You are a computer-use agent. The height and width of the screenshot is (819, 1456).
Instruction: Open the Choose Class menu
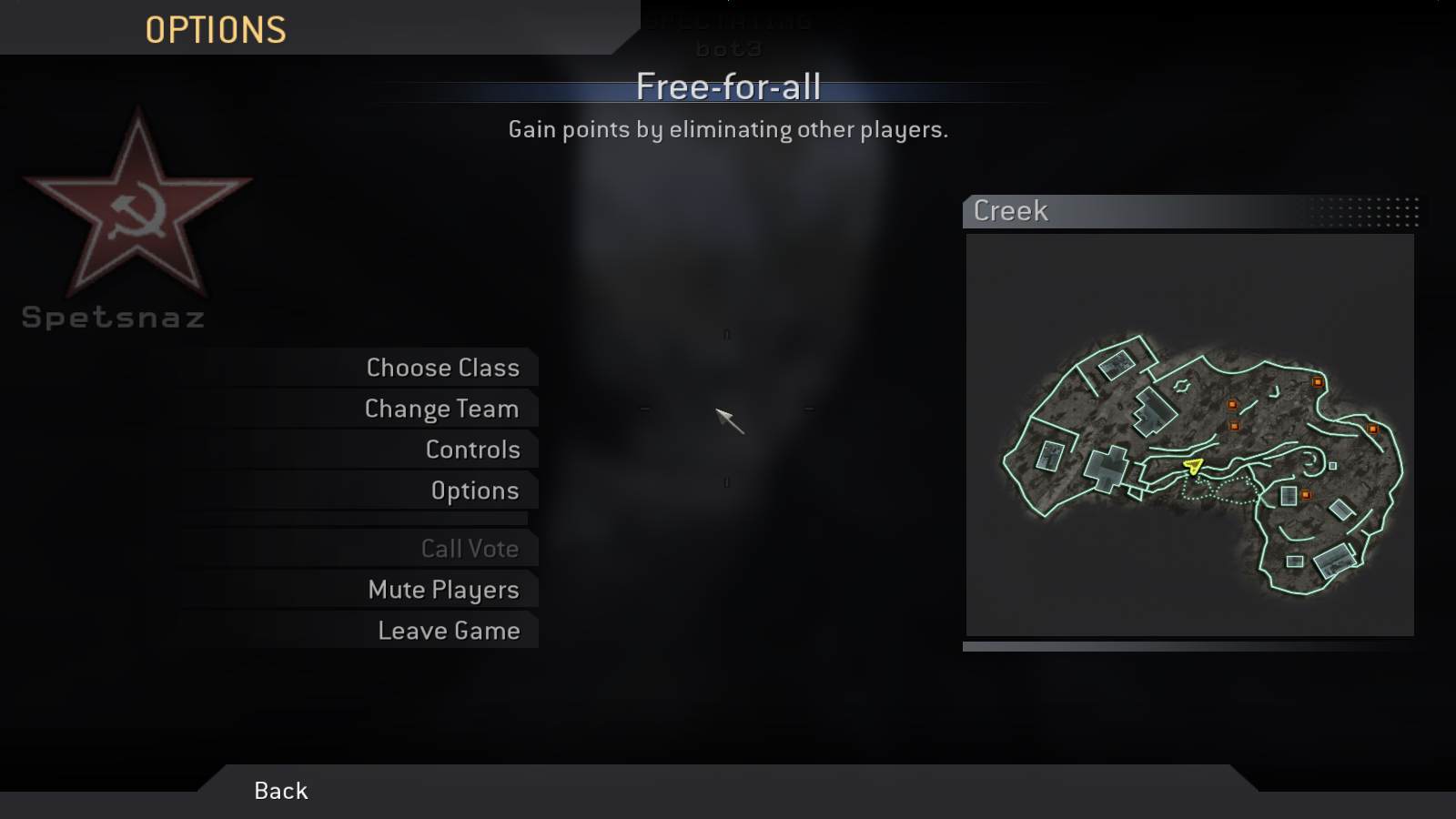[x=442, y=368]
